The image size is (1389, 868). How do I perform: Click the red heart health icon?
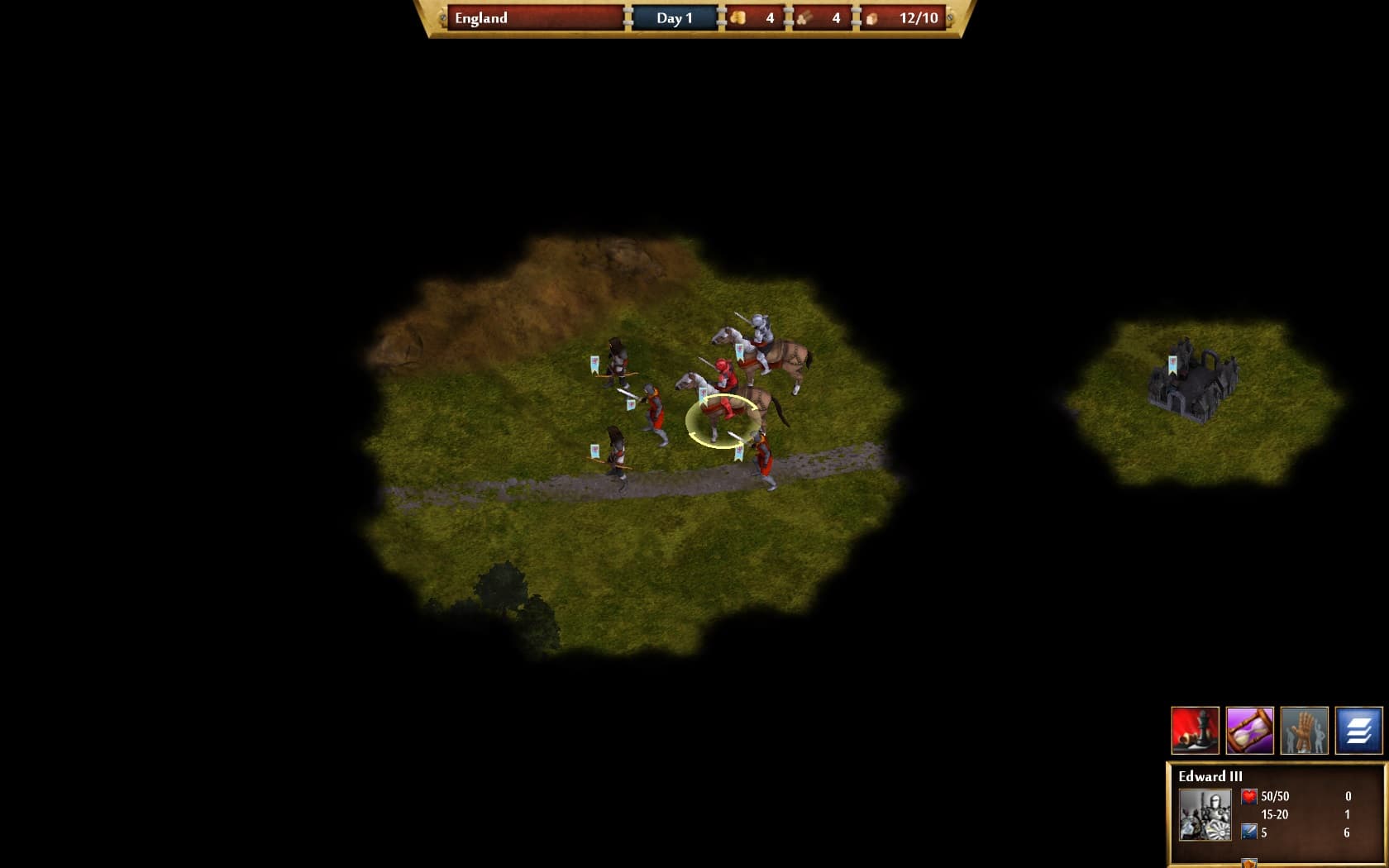pyautogui.click(x=1248, y=797)
